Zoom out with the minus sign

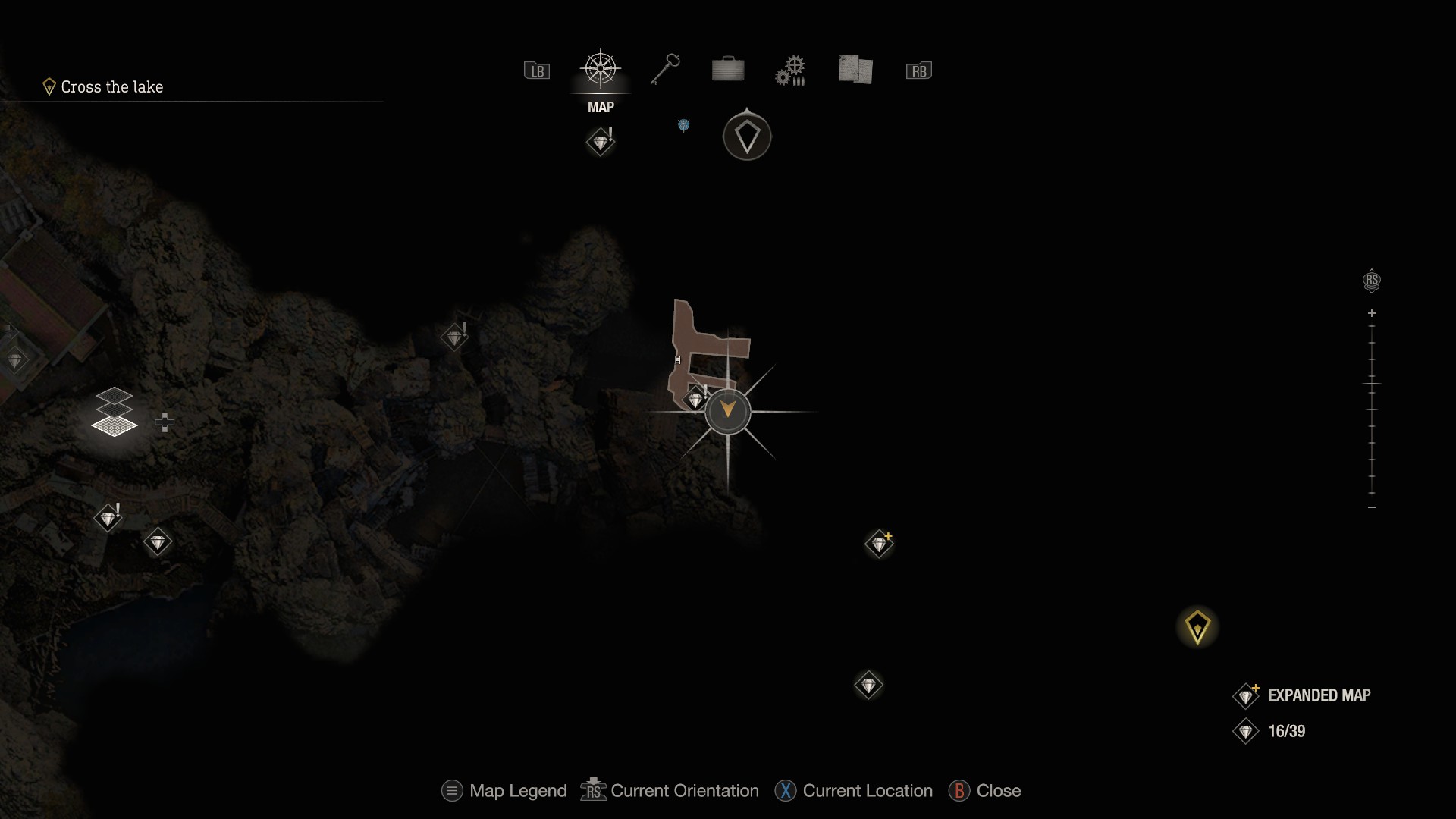click(1372, 507)
